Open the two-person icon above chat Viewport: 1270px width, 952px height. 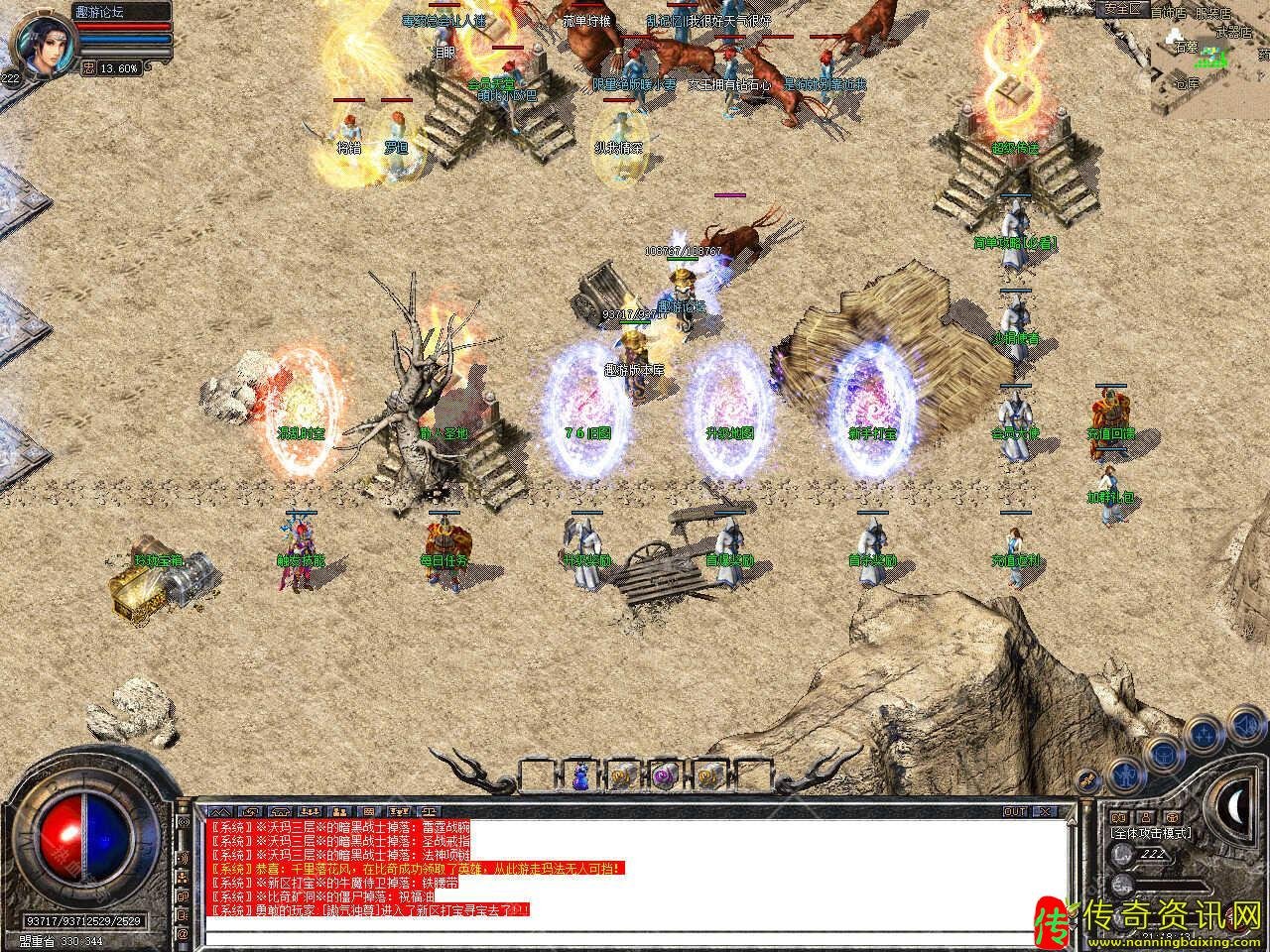click(x=337, y=811)
